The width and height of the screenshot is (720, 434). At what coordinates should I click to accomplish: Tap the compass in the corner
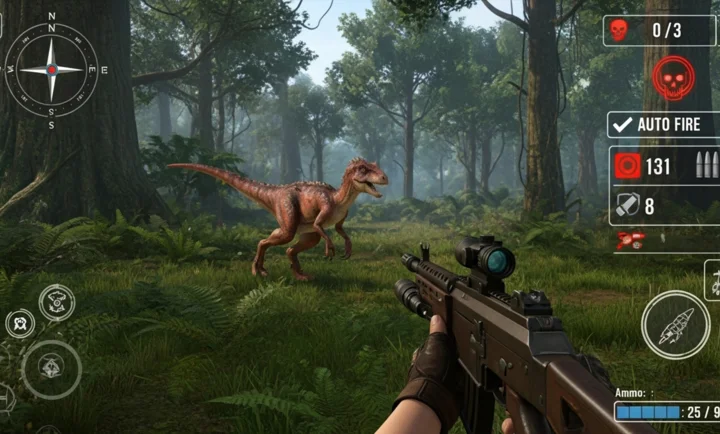[51, 69]
